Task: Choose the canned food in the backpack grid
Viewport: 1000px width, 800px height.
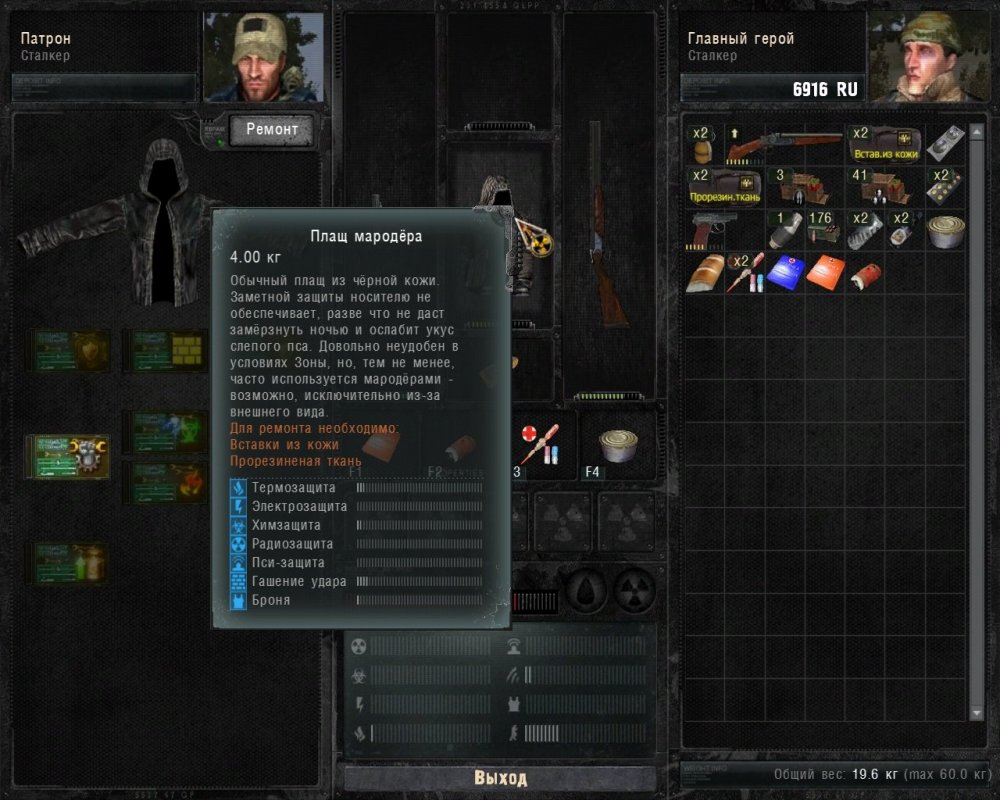Action: click(x=945, y=230)
